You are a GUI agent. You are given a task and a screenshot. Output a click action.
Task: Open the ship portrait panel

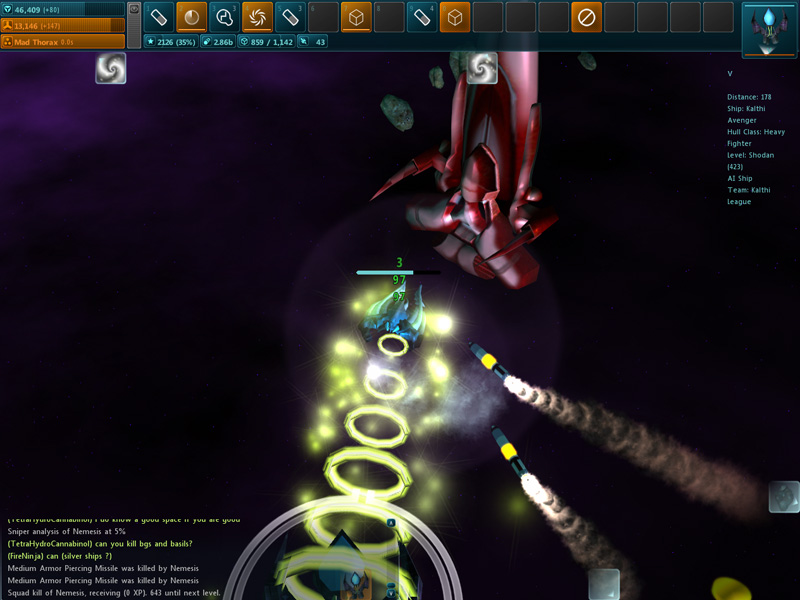coord(768,30)
